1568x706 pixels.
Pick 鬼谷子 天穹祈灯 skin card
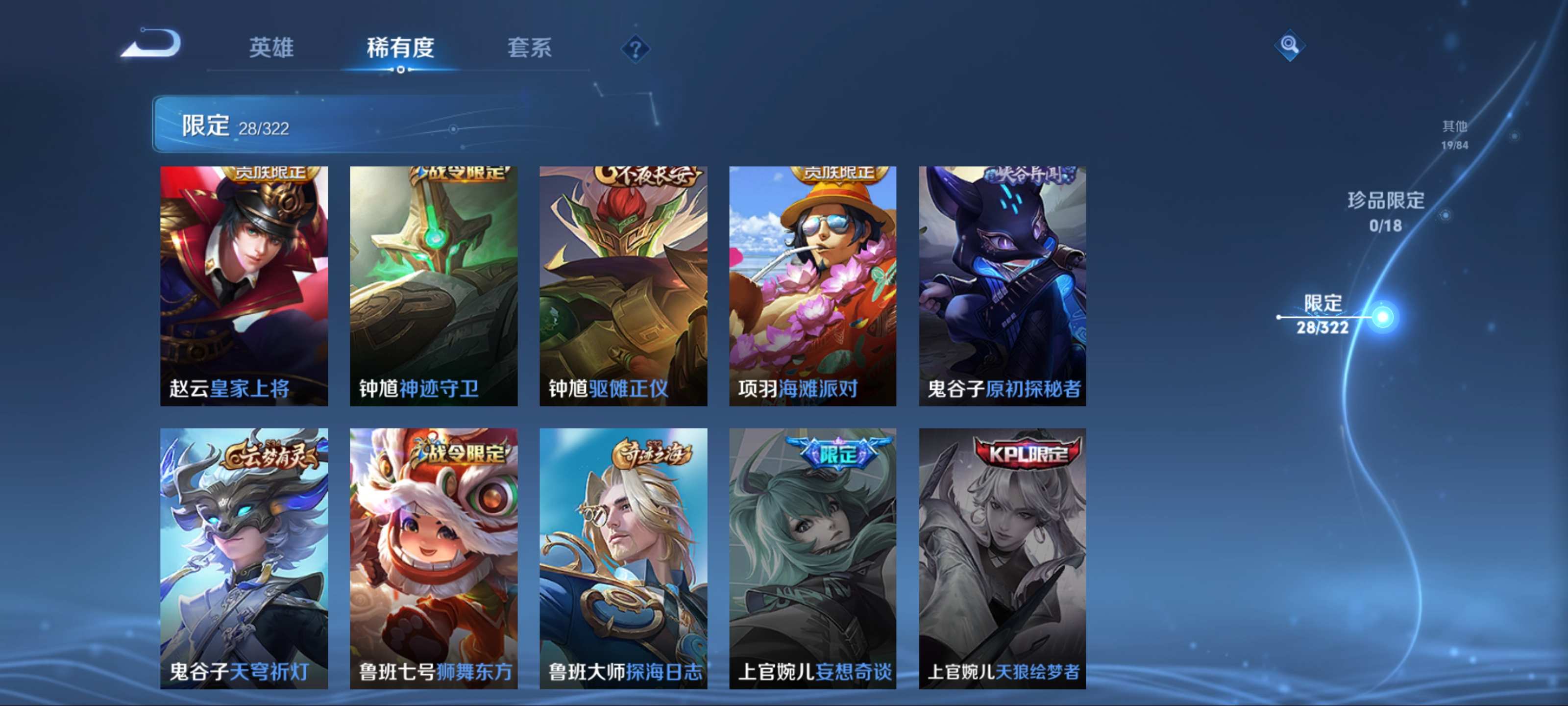[244, 558]
